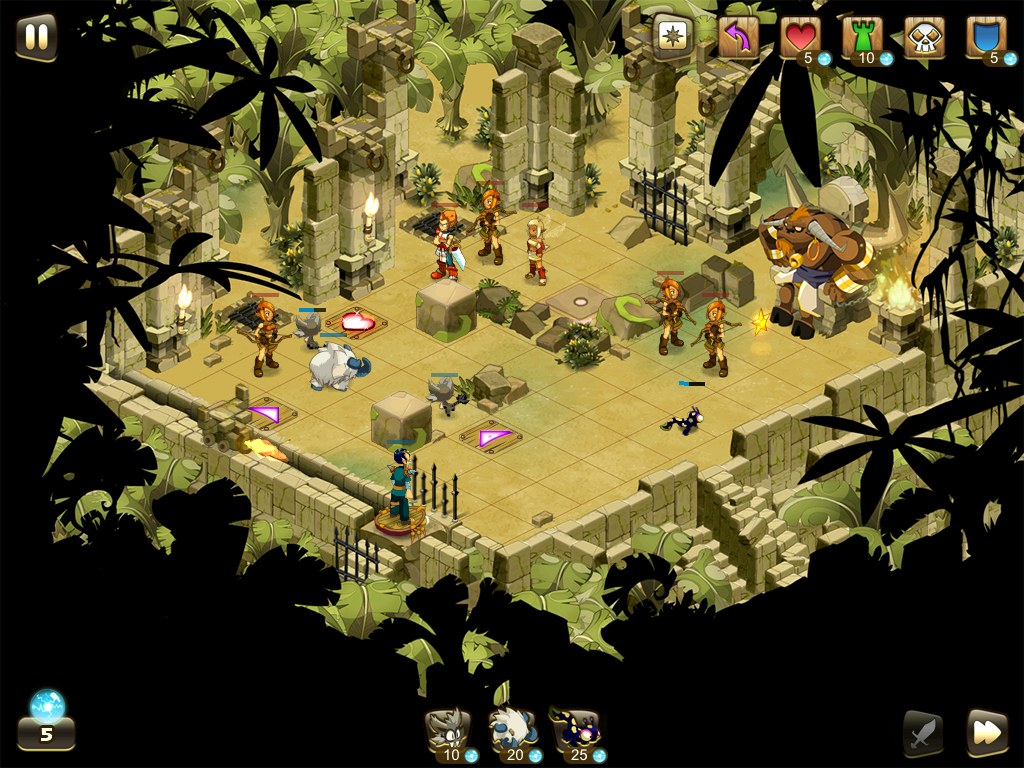Image resolution: width=1024 pixels, height=768 pixels.
Task: Choose the blue shield trap costing 5
Action: click(x=986, y=38)
